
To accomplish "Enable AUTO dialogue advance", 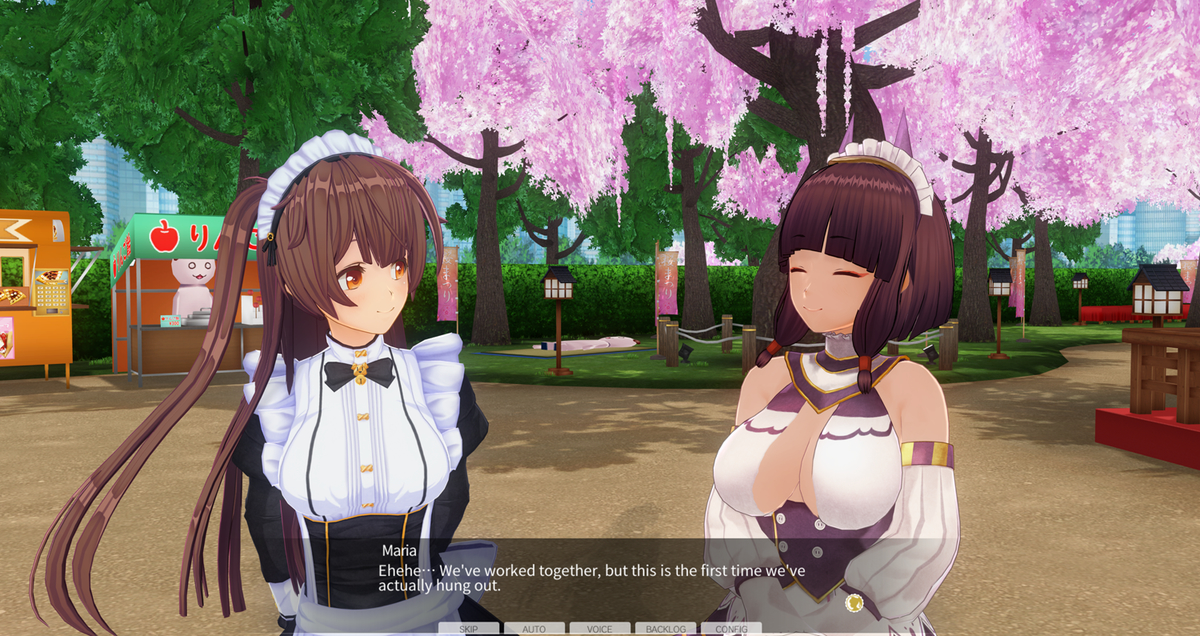I will (534, 629).
